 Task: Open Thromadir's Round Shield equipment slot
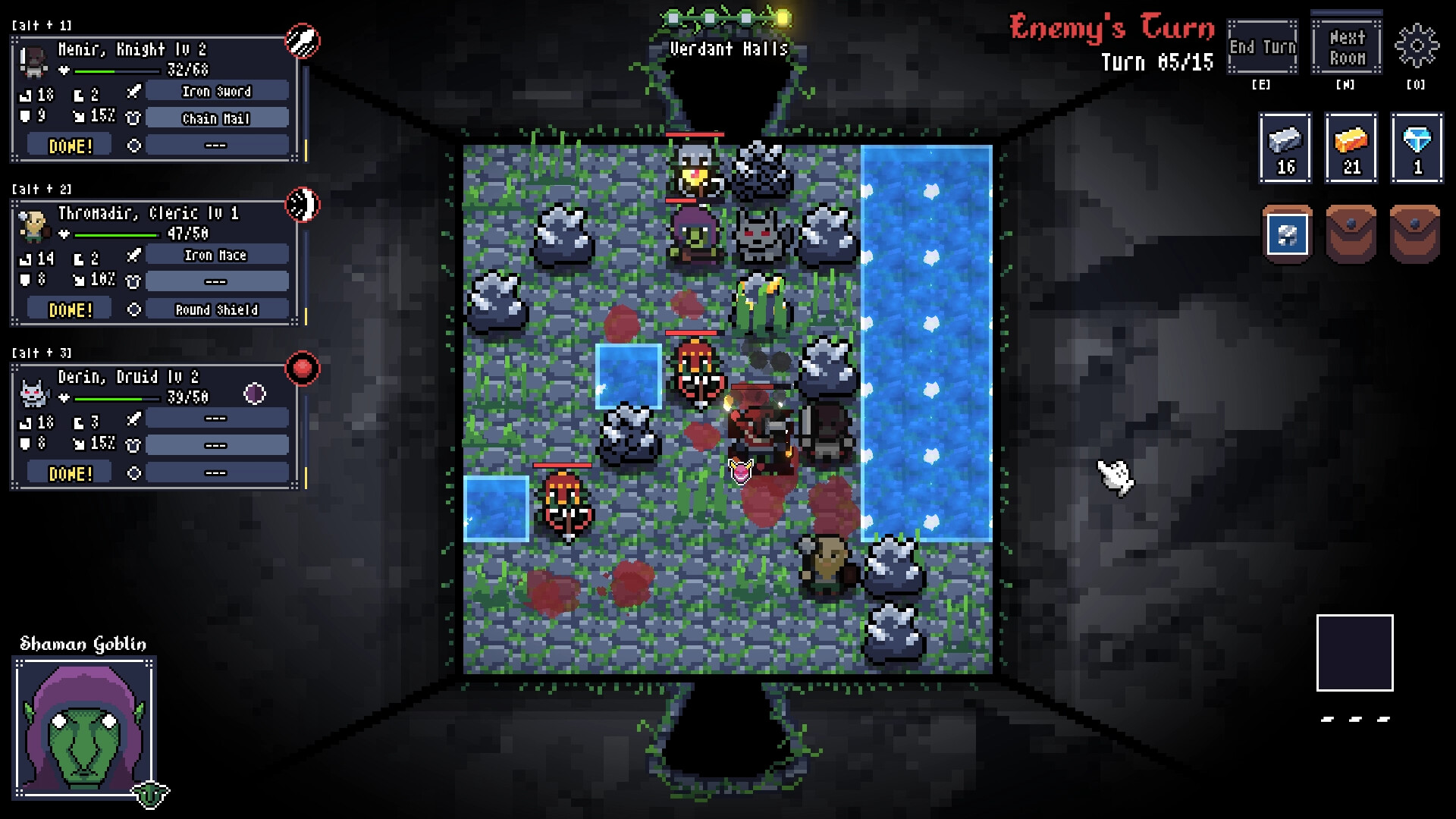(216, 309)
